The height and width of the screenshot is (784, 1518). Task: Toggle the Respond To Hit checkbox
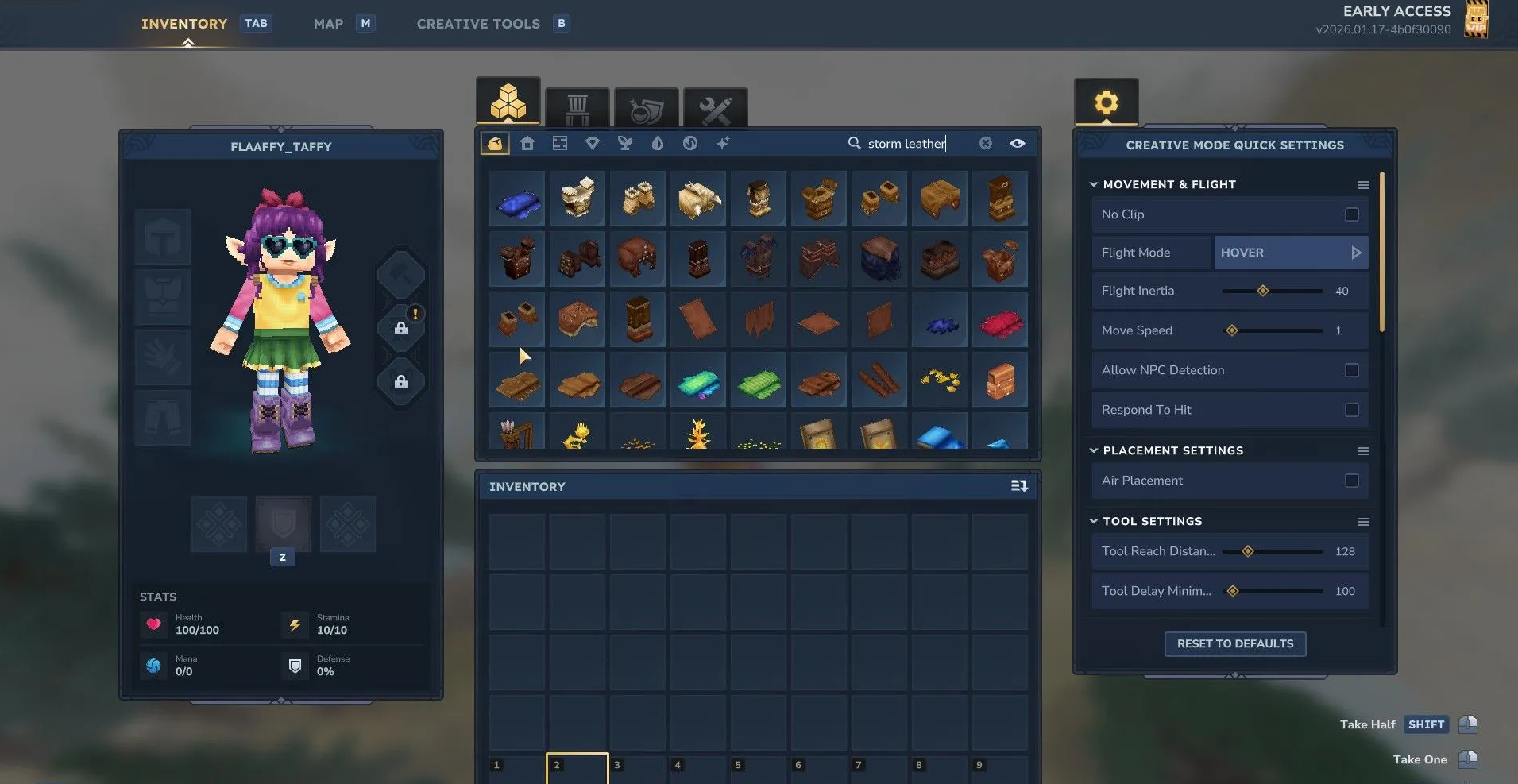tap(1351, 410)
